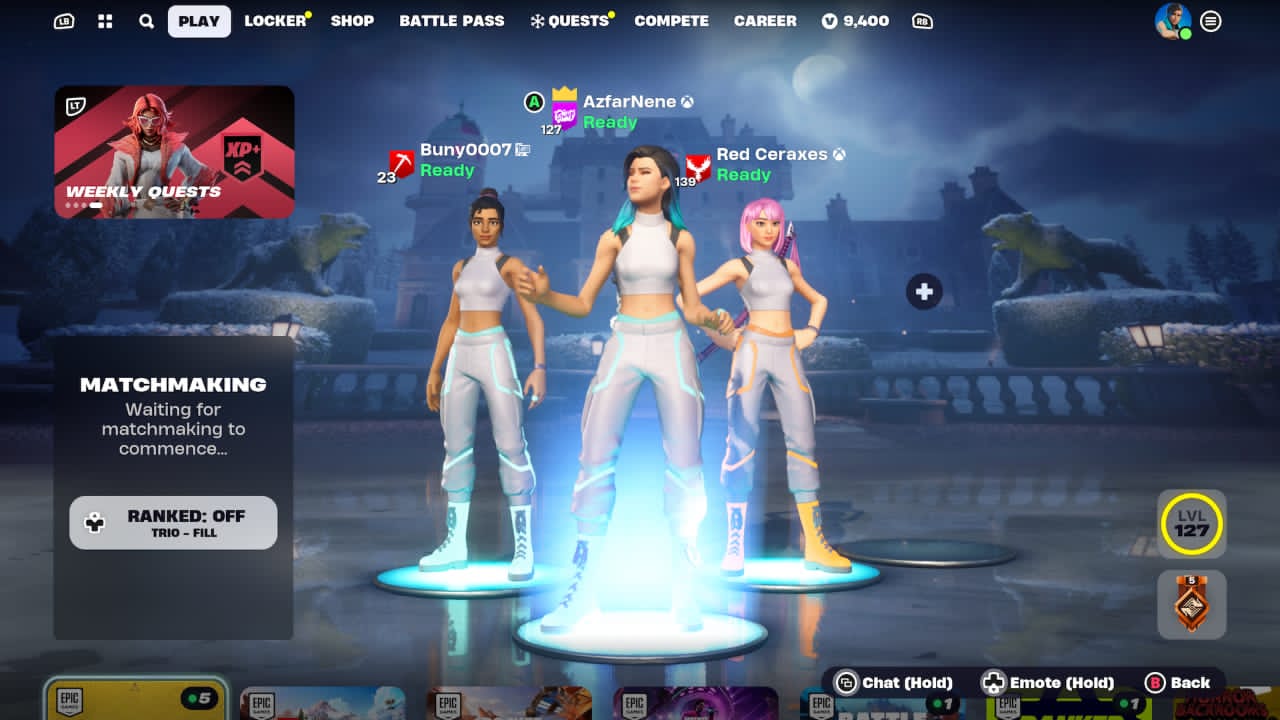Open the LVL 127 level badge
This screenshot has height=720, width=1280.
pos(1191,523)
